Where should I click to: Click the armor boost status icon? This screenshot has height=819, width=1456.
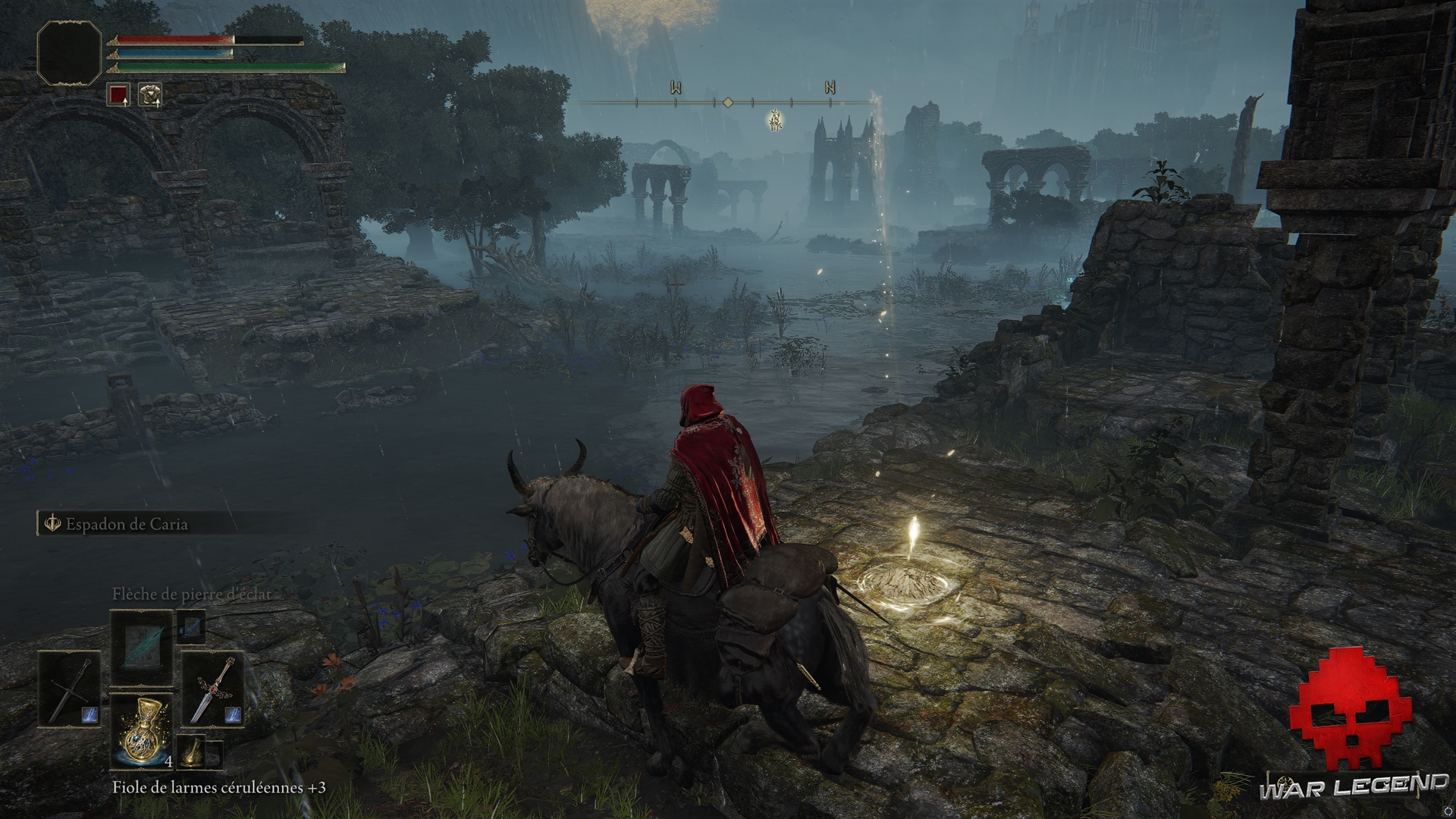coord(150,95)
